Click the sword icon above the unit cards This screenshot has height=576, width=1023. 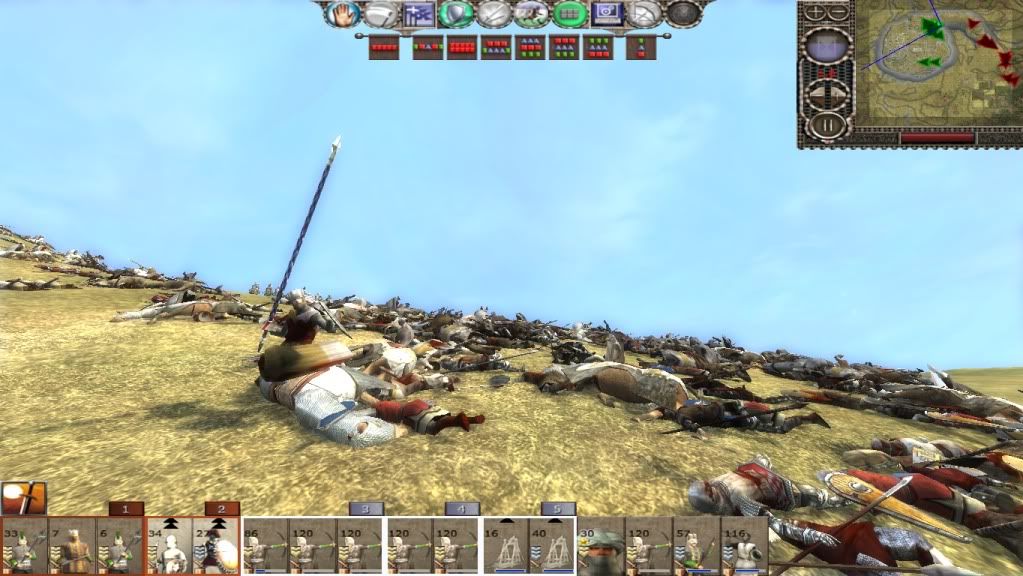pos(23,498)
